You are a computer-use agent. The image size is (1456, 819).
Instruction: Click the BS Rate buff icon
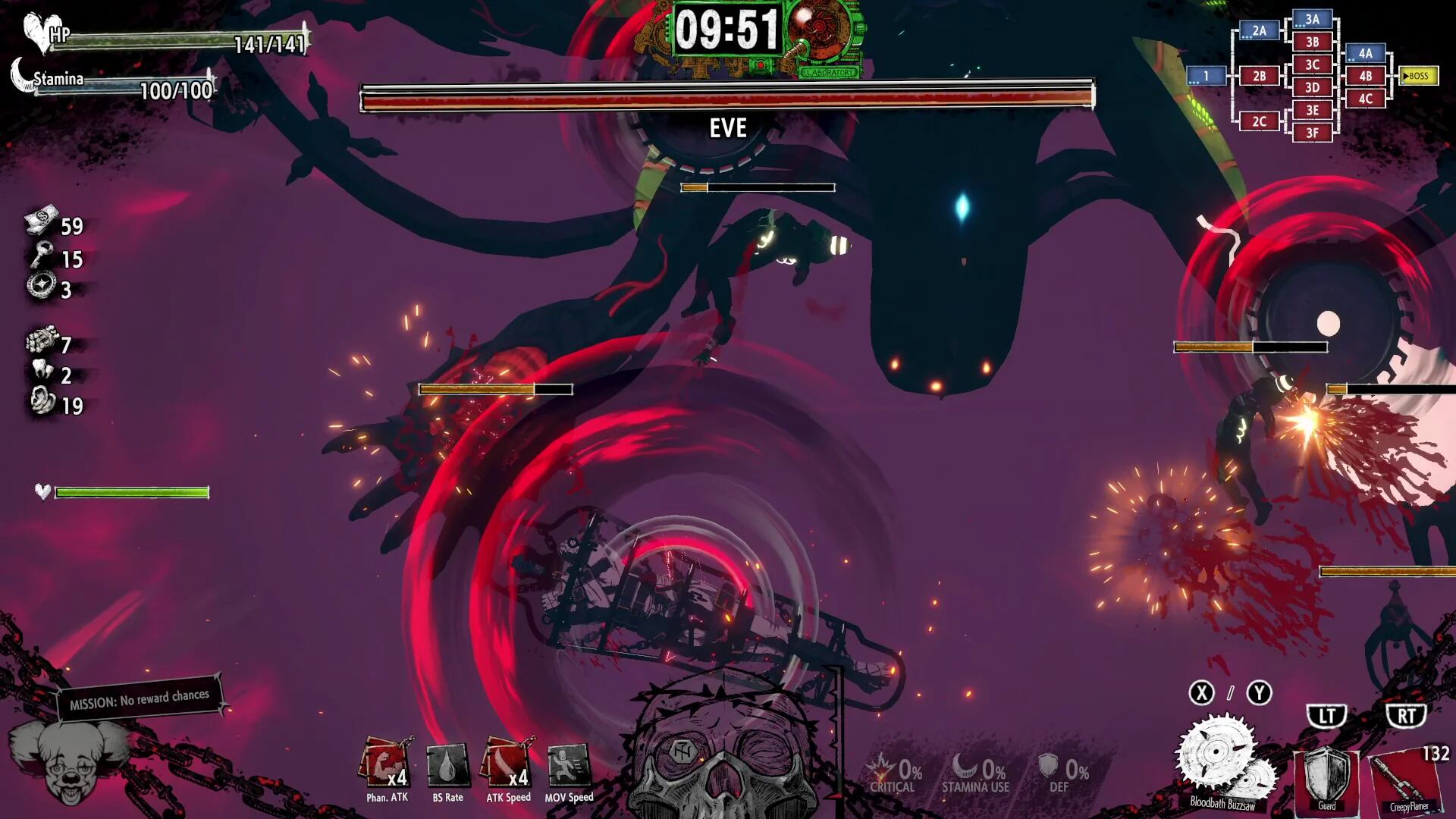point(447,765)
